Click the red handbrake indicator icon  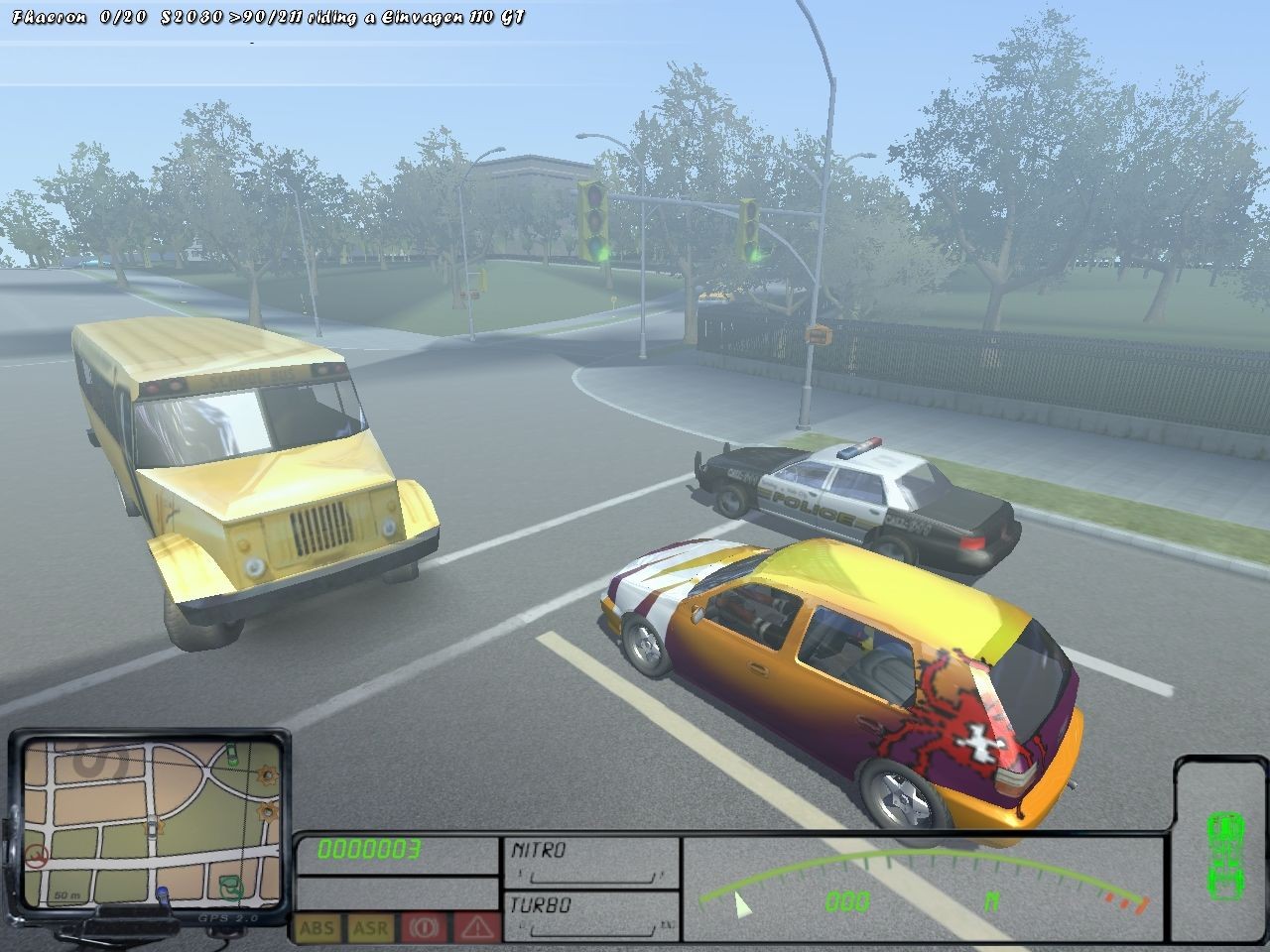coord(425,928)
